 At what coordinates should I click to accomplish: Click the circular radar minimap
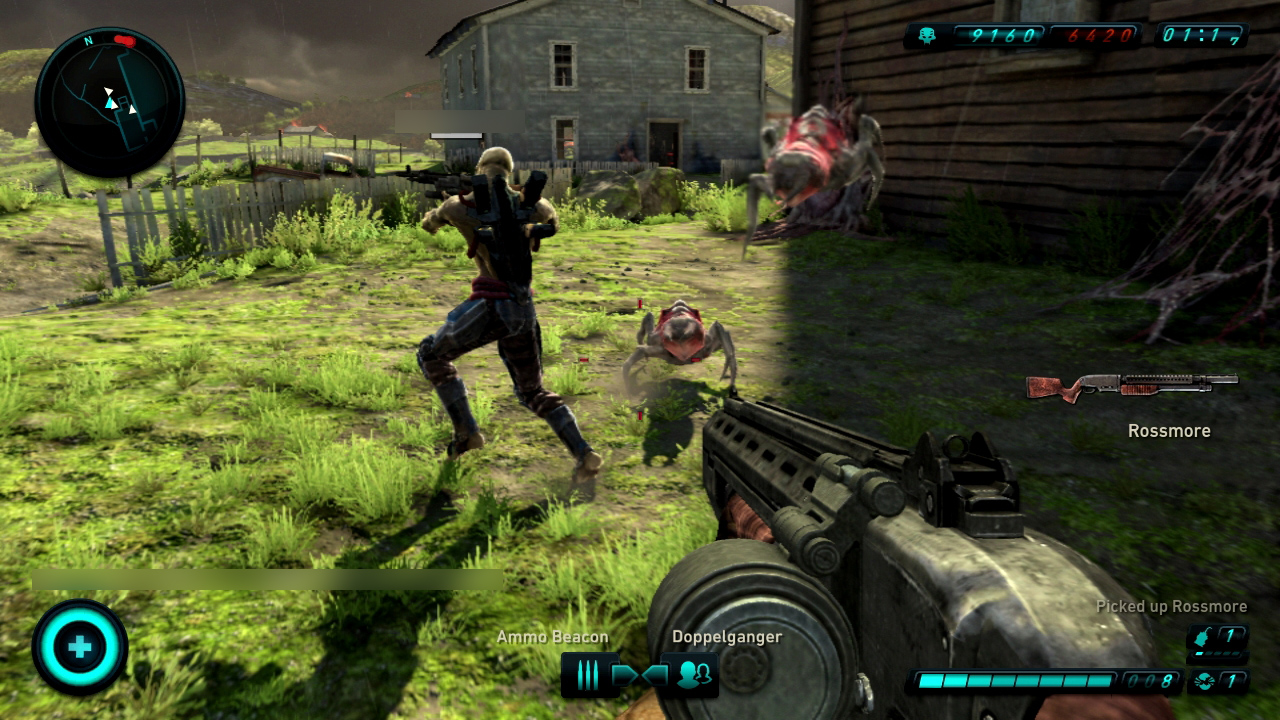click(110, 103)
